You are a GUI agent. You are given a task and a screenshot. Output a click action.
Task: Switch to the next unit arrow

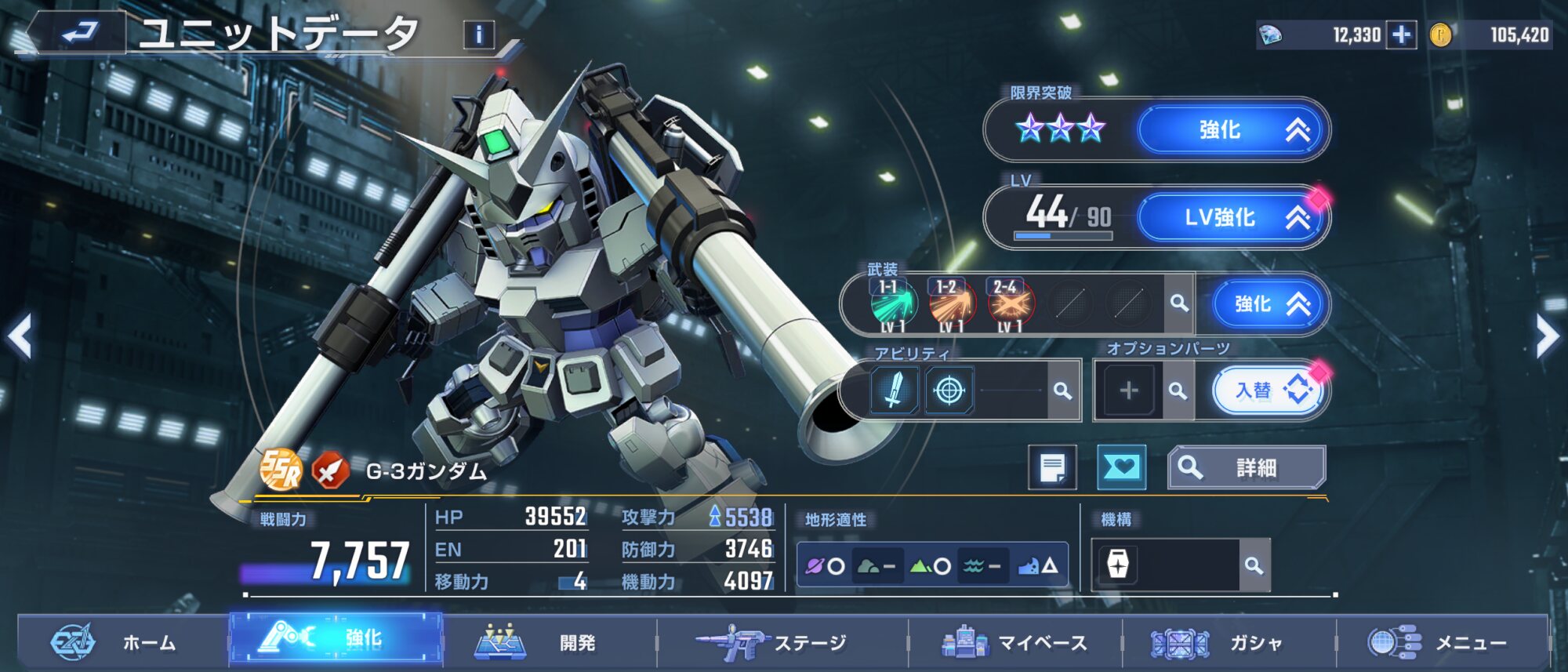coord(1548,337)
